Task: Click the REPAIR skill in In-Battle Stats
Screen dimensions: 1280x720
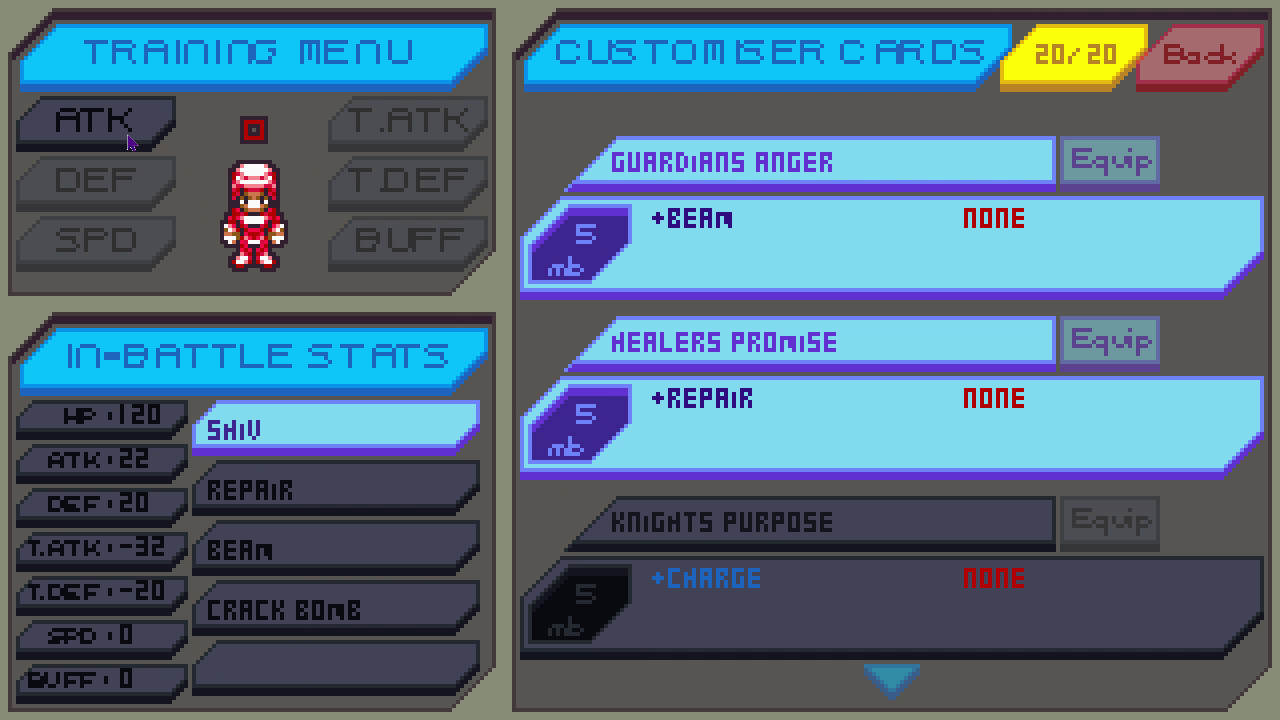Action: tap(335, 489)
